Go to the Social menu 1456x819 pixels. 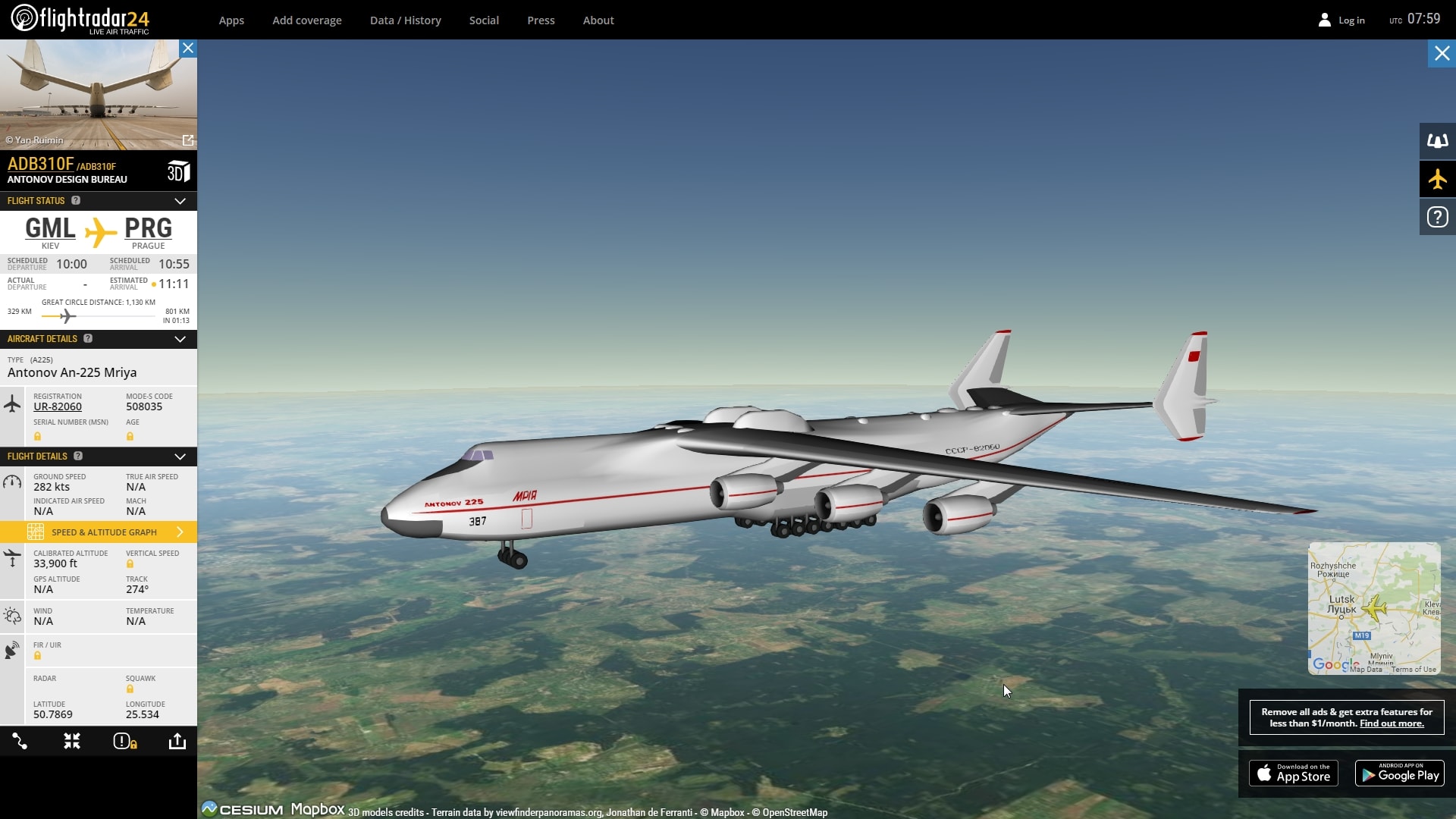(484, 20)
